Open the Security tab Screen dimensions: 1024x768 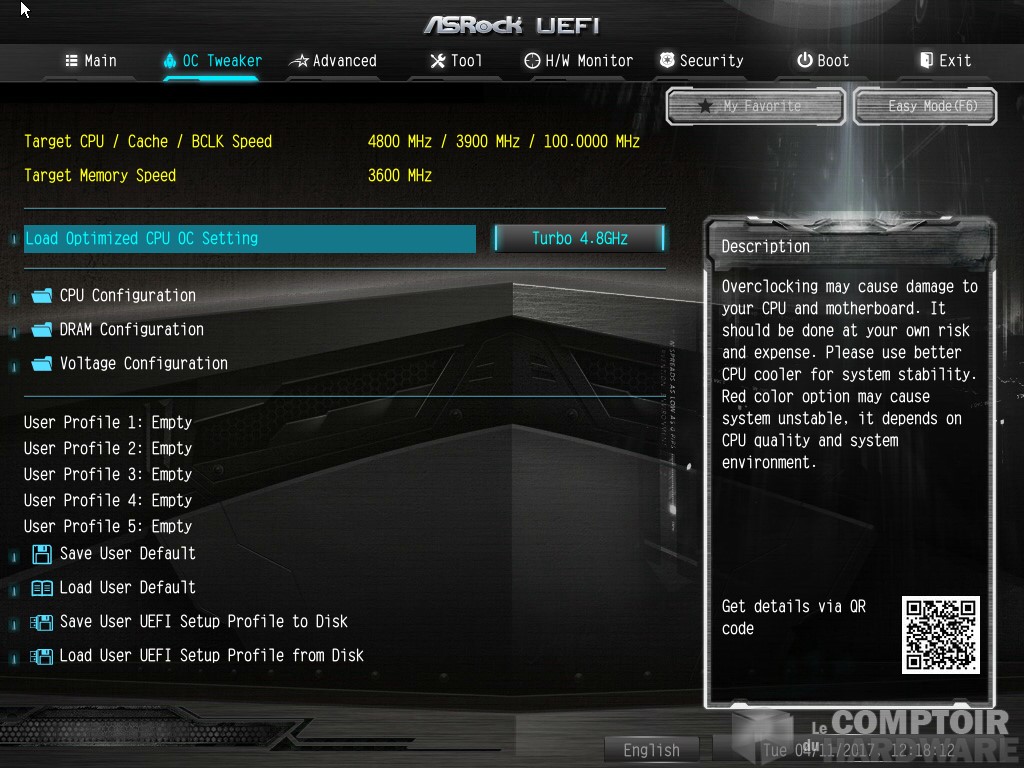[x=701, y=61]
